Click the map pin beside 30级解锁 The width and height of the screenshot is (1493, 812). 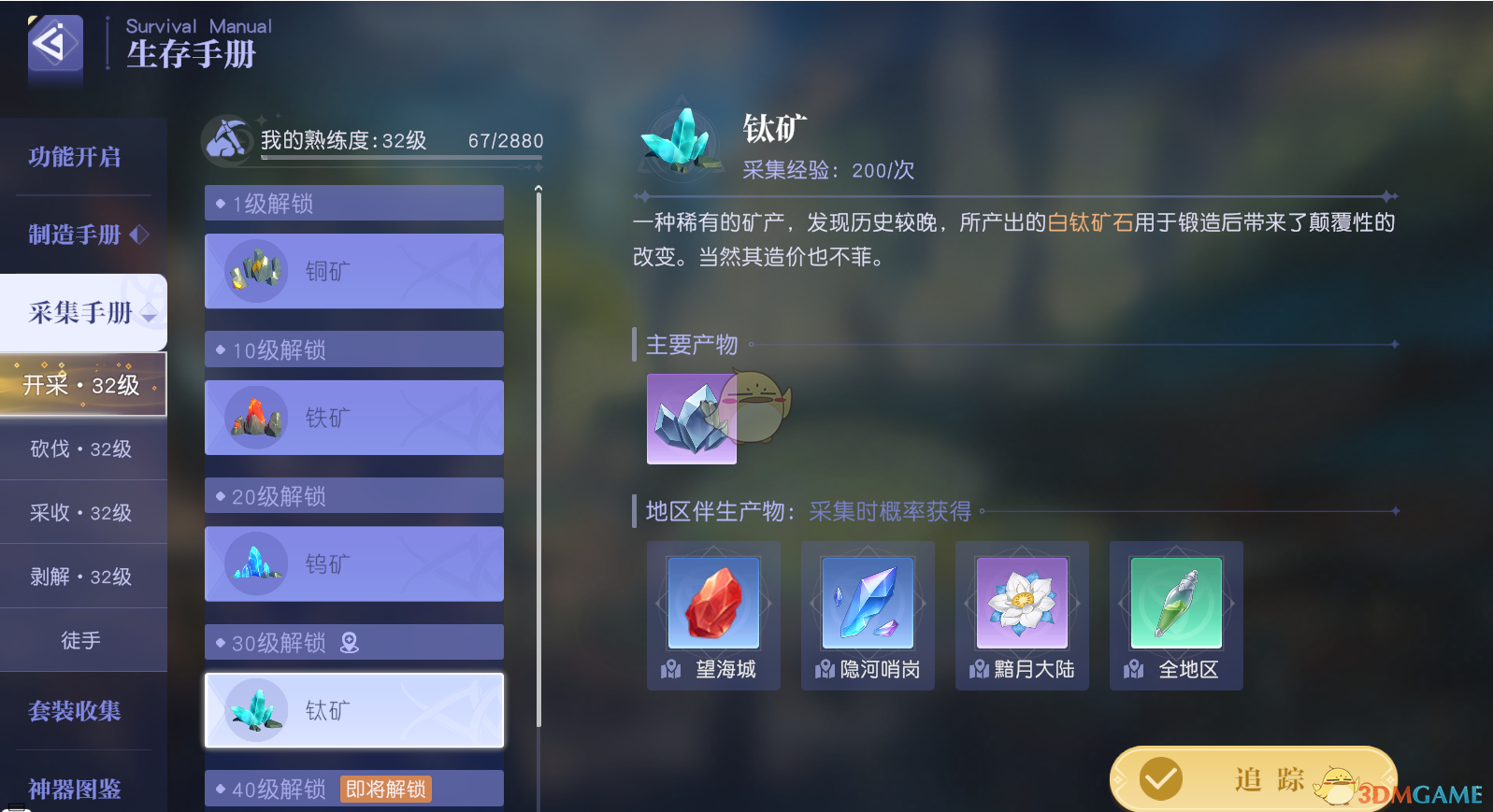[x=348, y=642]
